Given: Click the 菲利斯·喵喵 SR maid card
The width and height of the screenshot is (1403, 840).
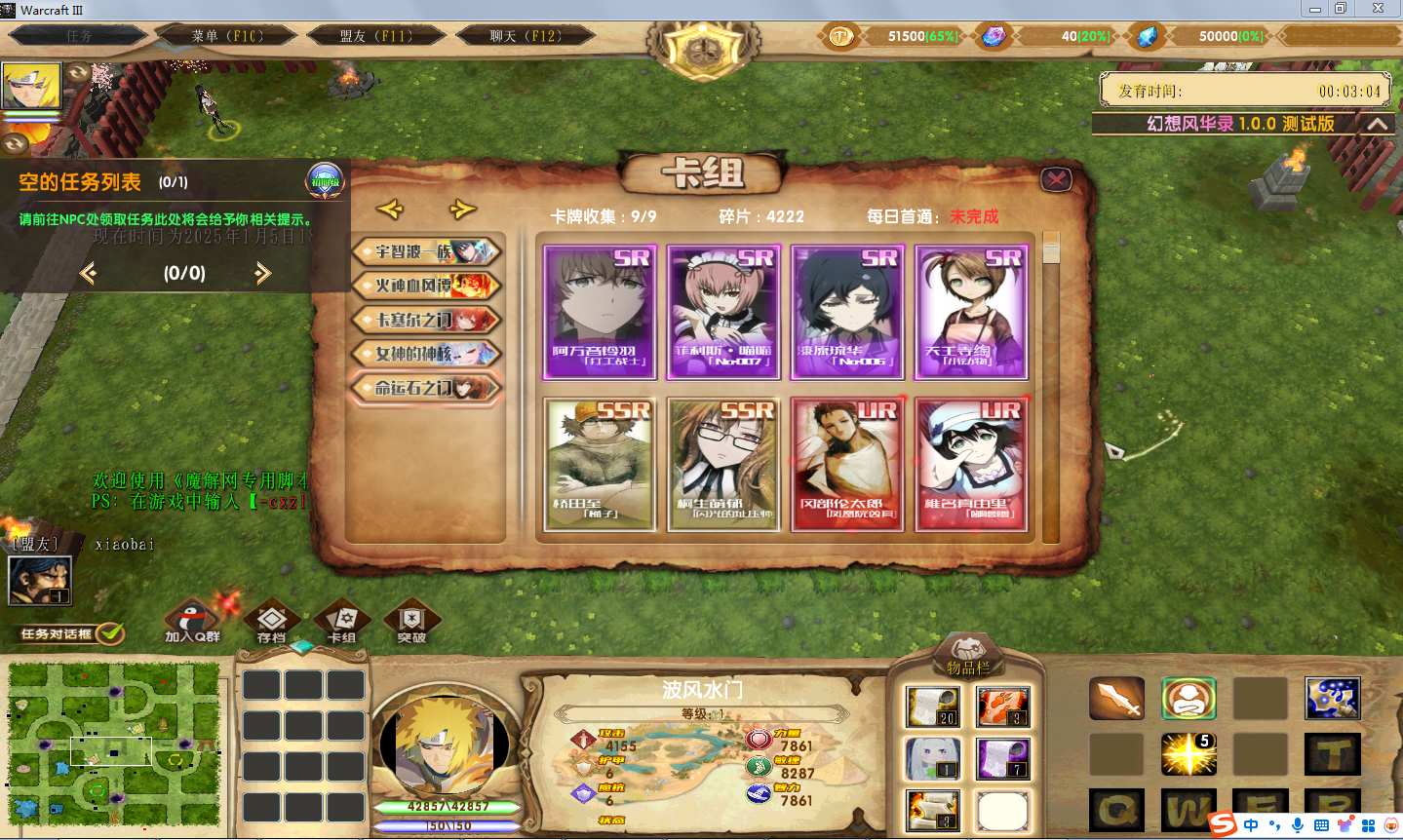Looking at the screenshot, I should 723,312.
